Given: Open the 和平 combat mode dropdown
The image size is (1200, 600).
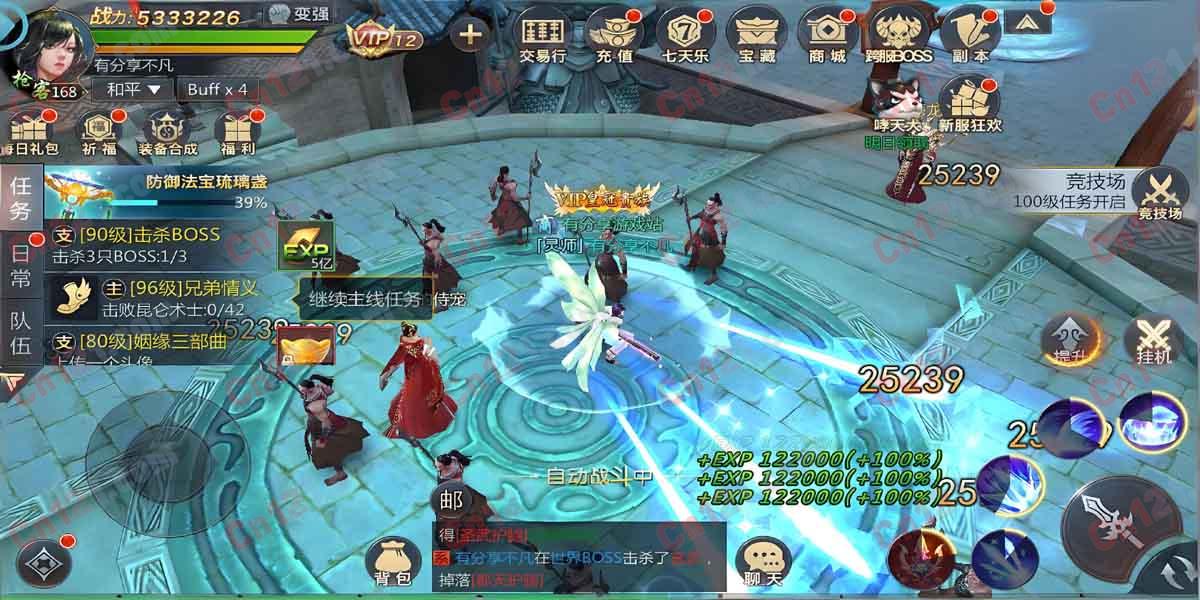Looking at the screenshot, I should 134,89.
